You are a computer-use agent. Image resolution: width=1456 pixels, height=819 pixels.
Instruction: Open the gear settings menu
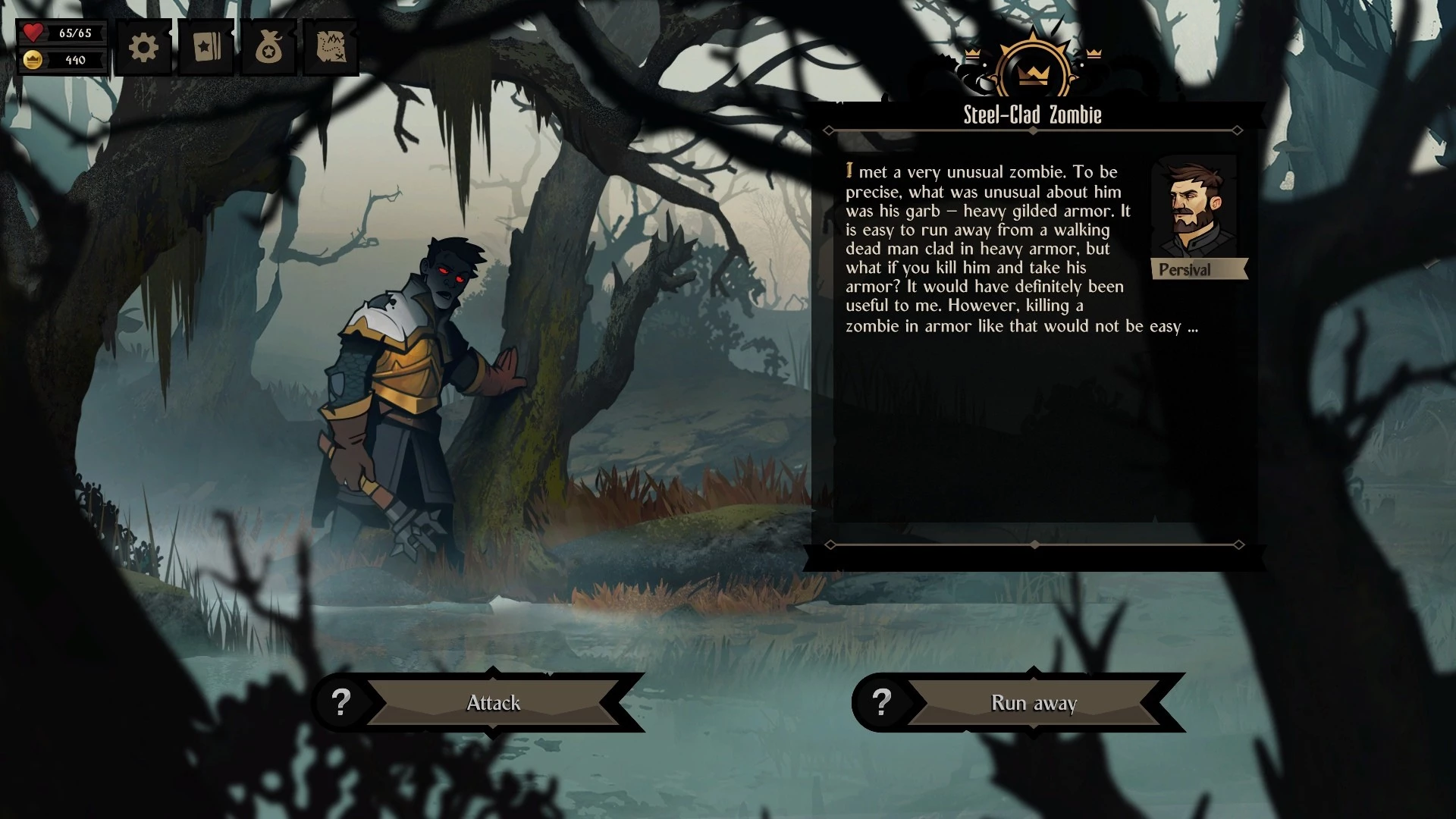143,49
